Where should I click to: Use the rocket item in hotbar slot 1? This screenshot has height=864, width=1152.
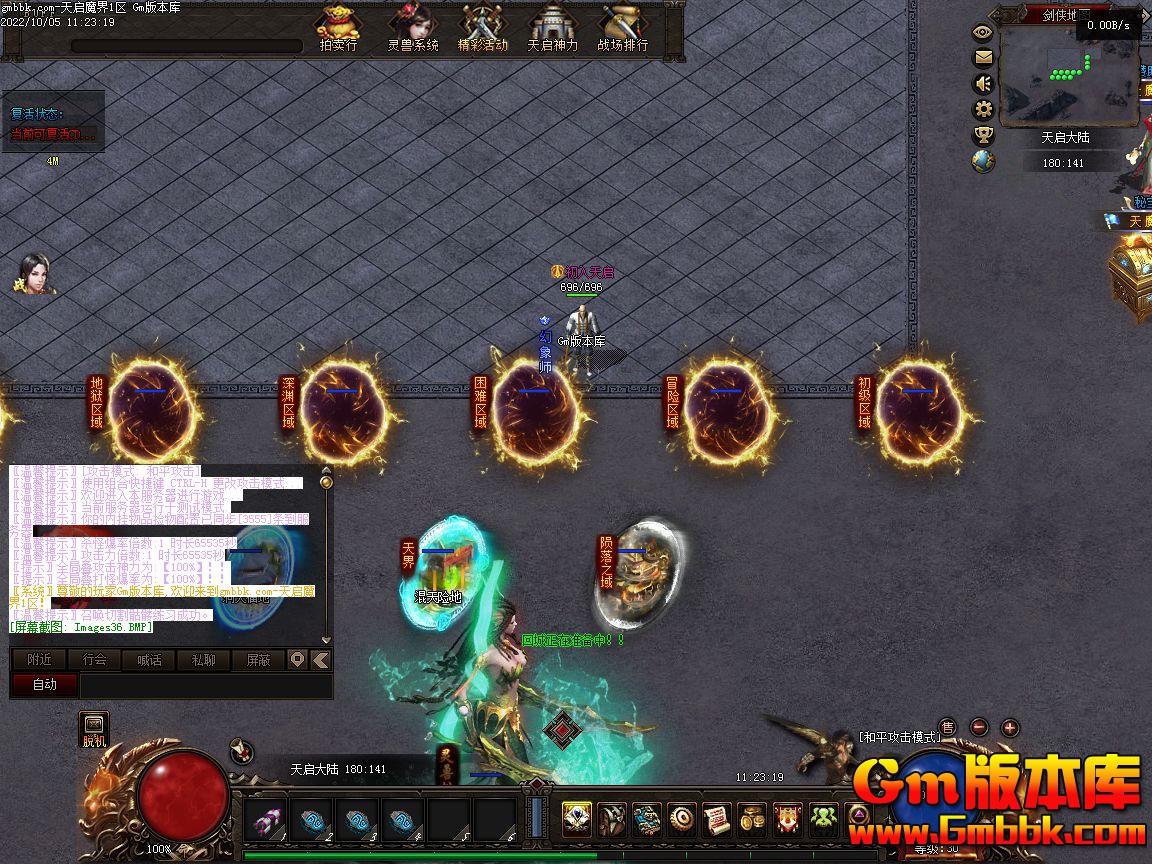point(267,821)
